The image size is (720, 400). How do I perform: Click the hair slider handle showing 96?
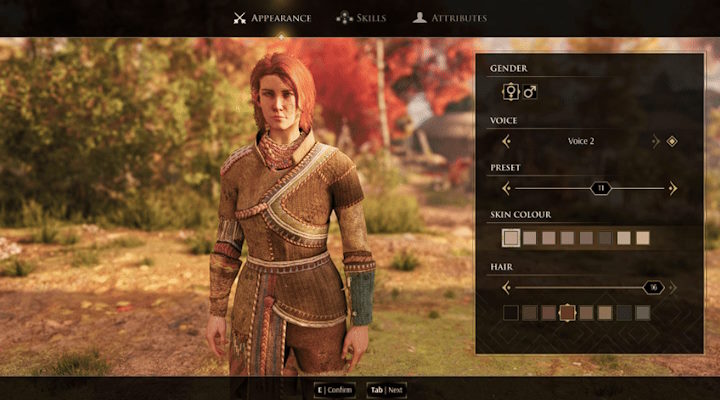(654, 287)
